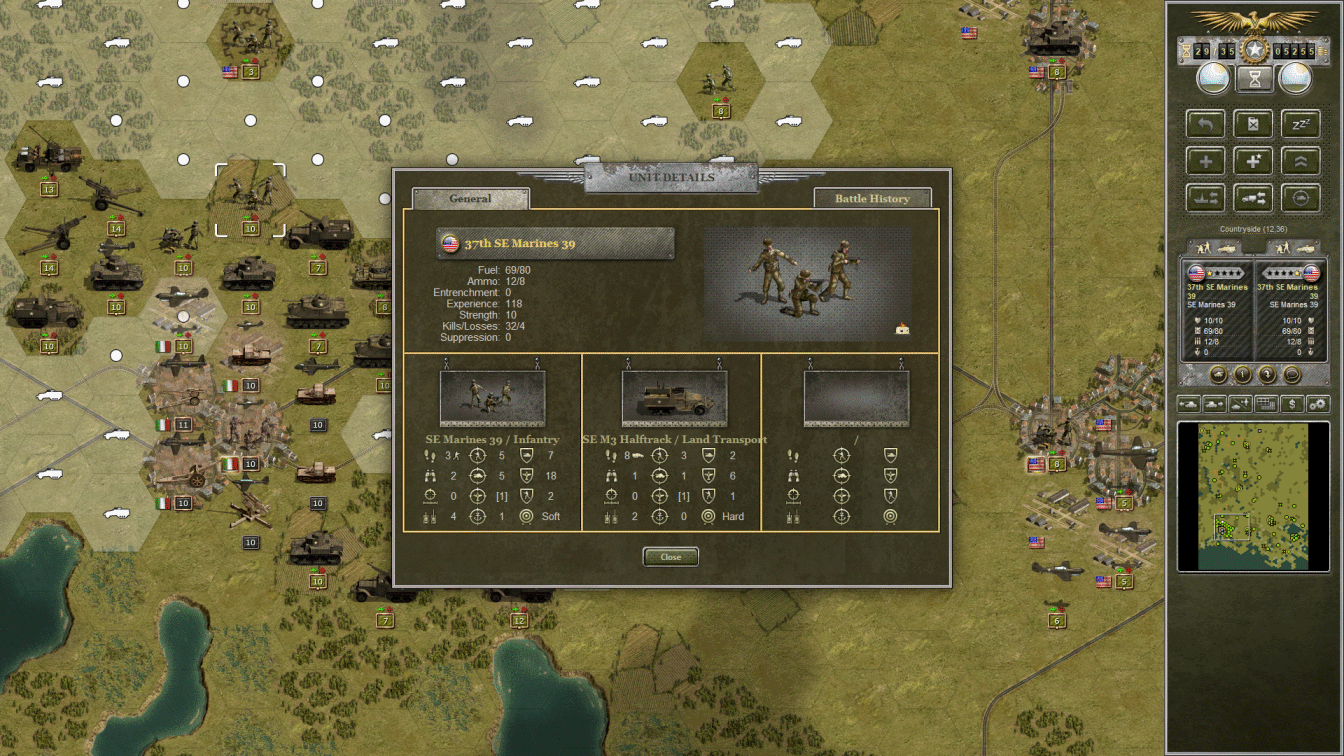The image size is (1344, 756).
Task: Switch between air and ground unit layers
Action: pos(1239,403)
